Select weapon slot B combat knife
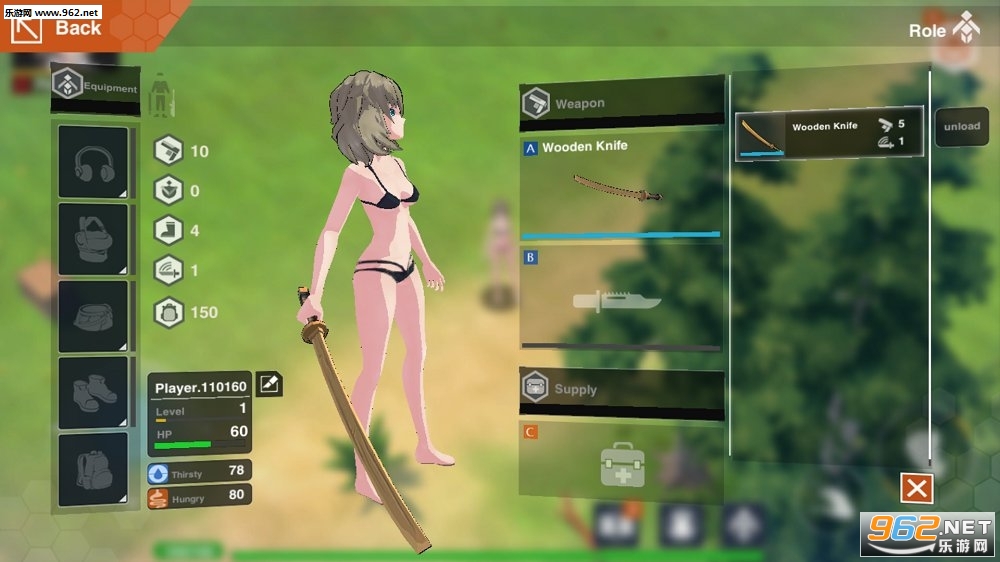The width and height of the screenshot is (1000, 562). pyautogui.click(x=620, y=298)
